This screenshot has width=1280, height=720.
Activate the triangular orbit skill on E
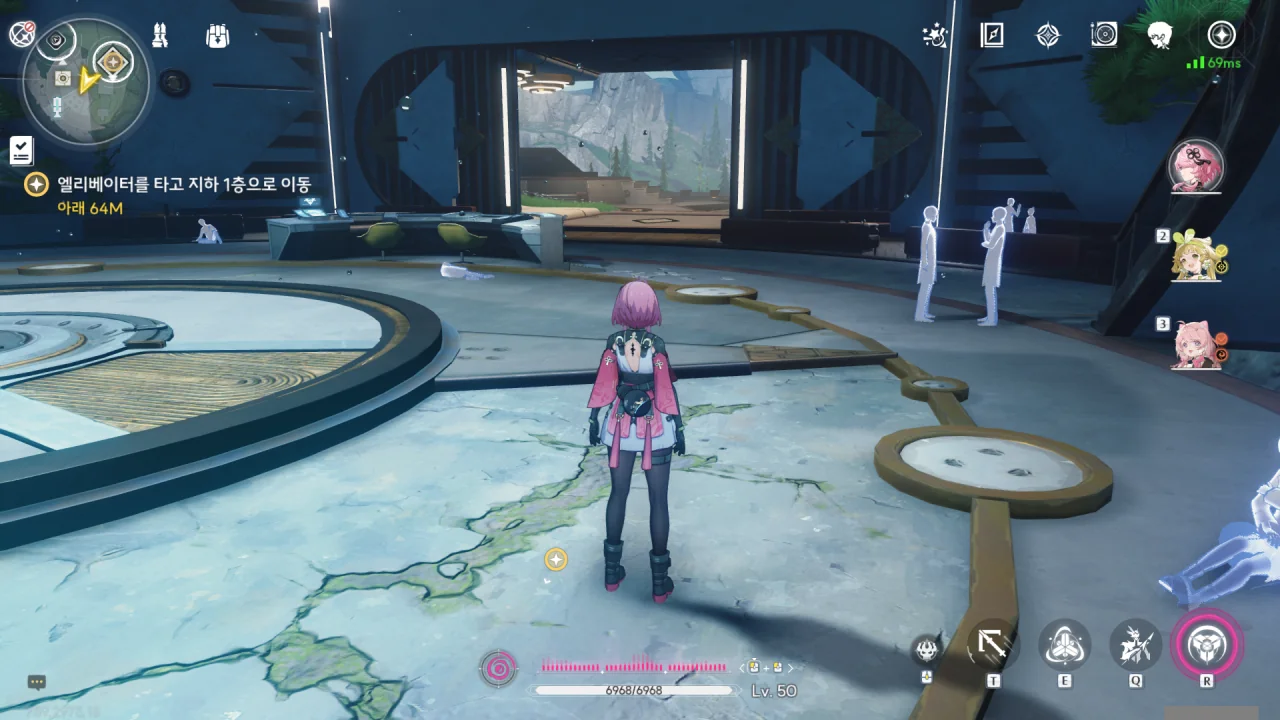point(1064,645)
